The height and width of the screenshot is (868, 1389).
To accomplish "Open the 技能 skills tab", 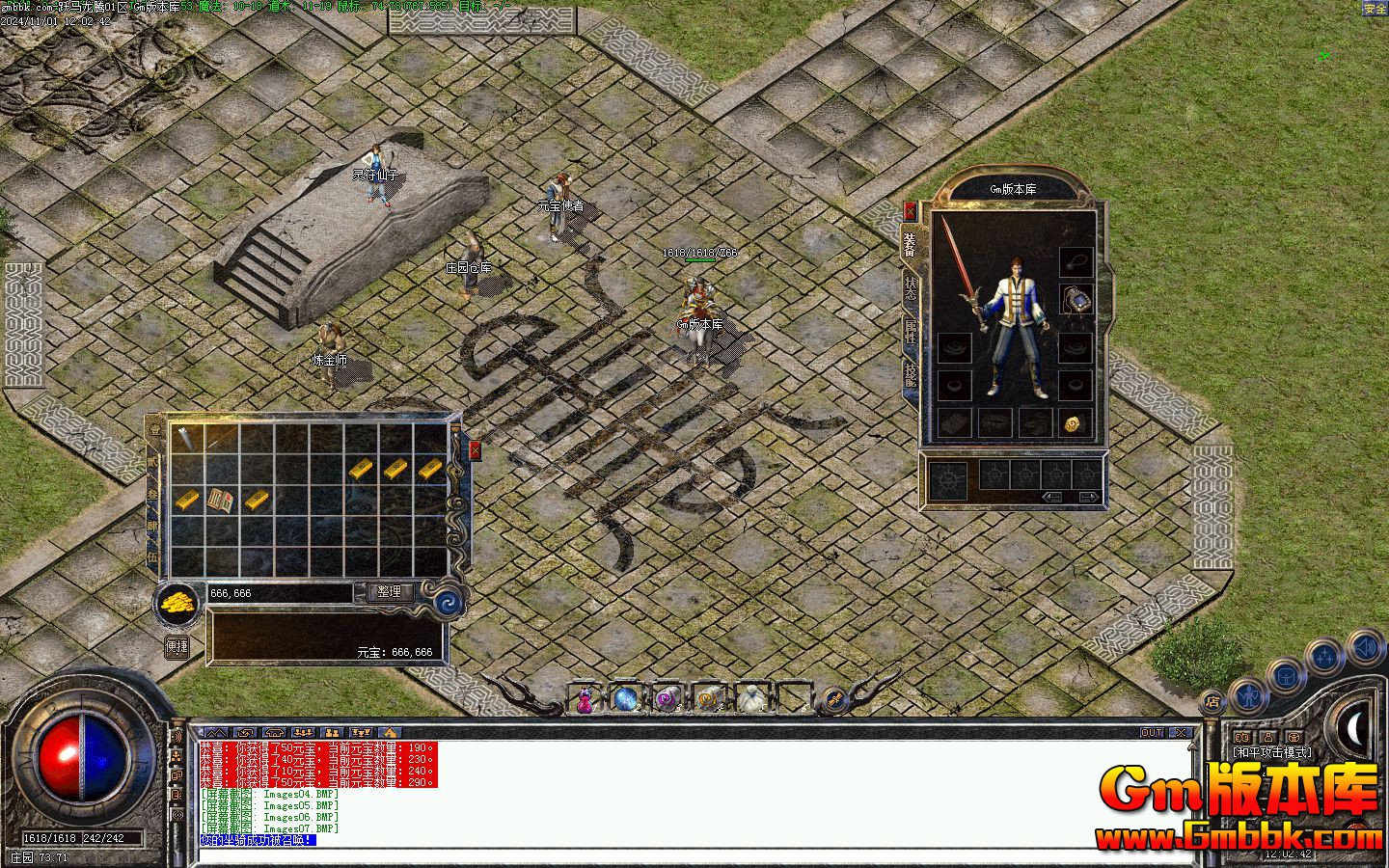I will coord(911,376).
